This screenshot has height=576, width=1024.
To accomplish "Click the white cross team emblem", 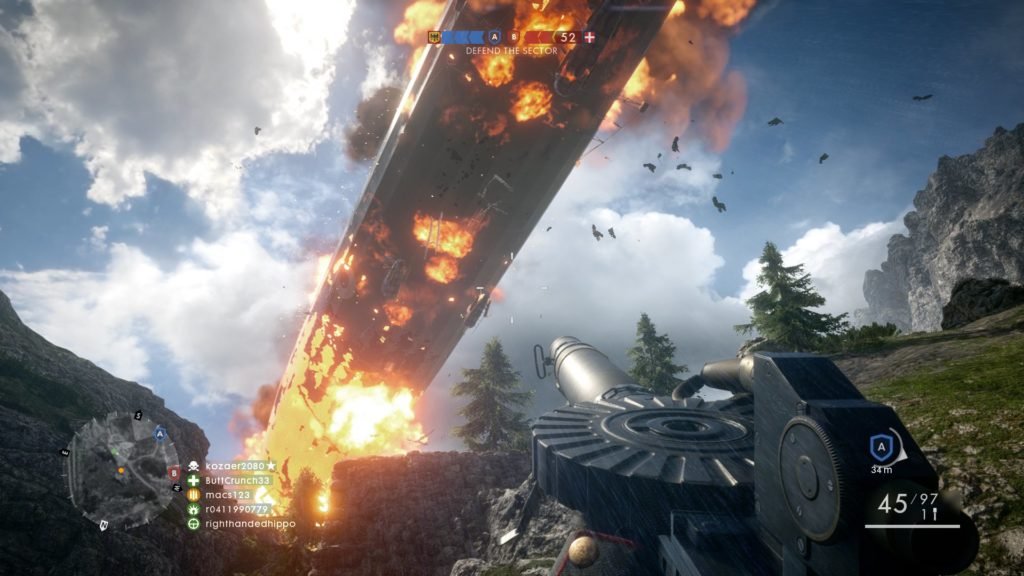I will (590, 37).
